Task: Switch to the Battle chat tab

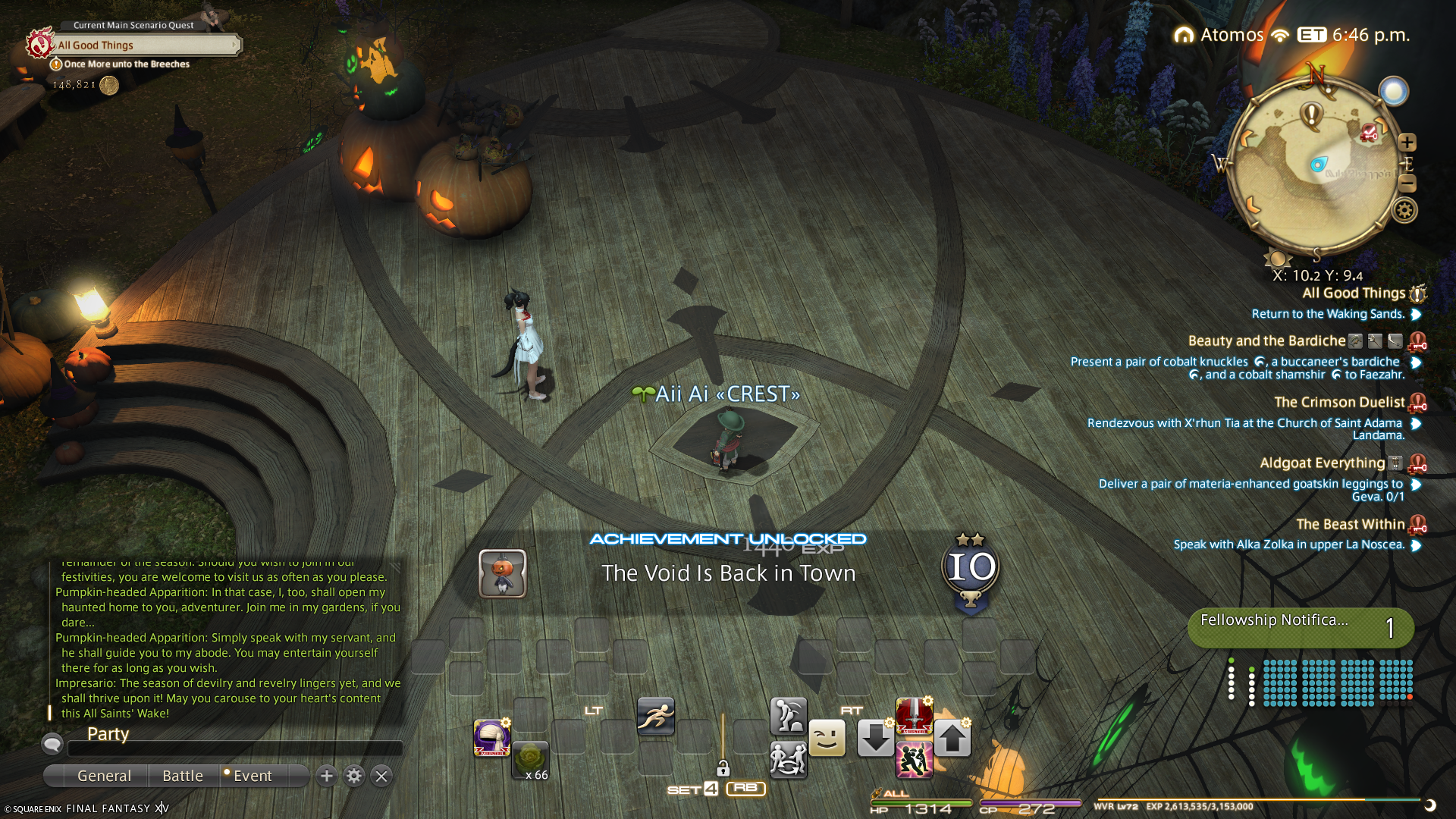Action: [x=183, y=776]
